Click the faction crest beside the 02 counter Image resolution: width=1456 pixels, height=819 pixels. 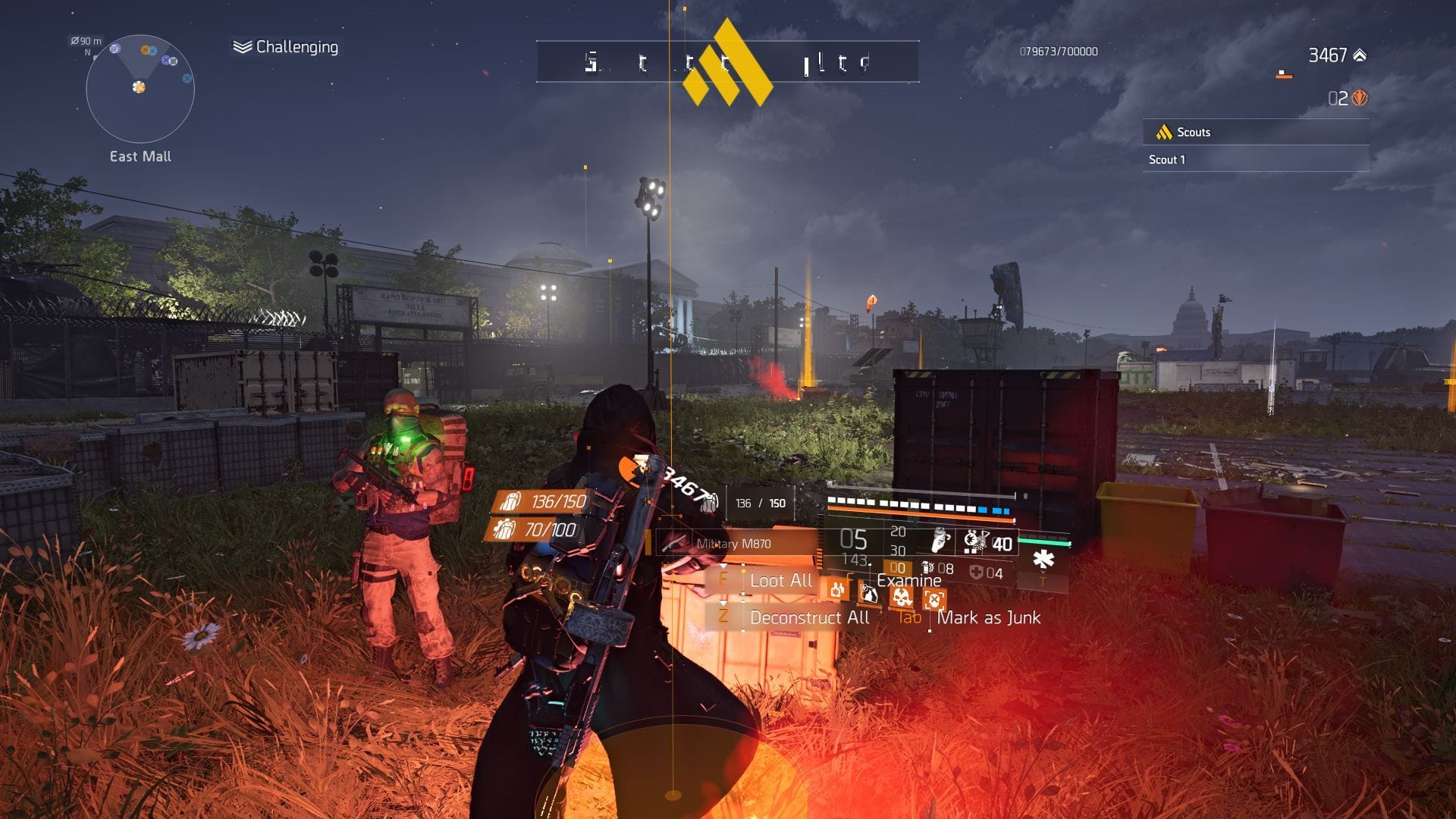coord(1360,97)
